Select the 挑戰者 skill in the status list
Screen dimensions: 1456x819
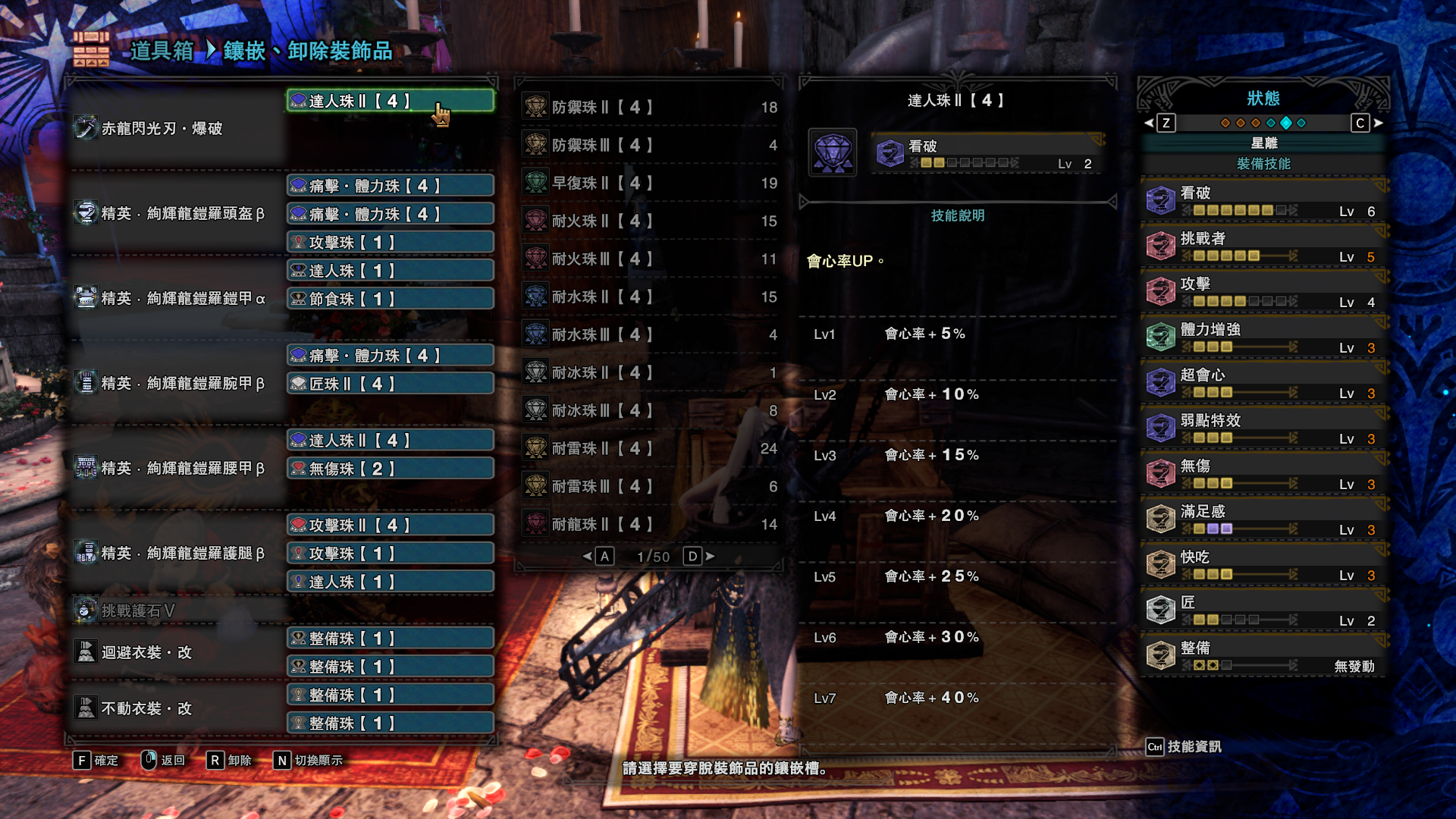(1263, 246)
